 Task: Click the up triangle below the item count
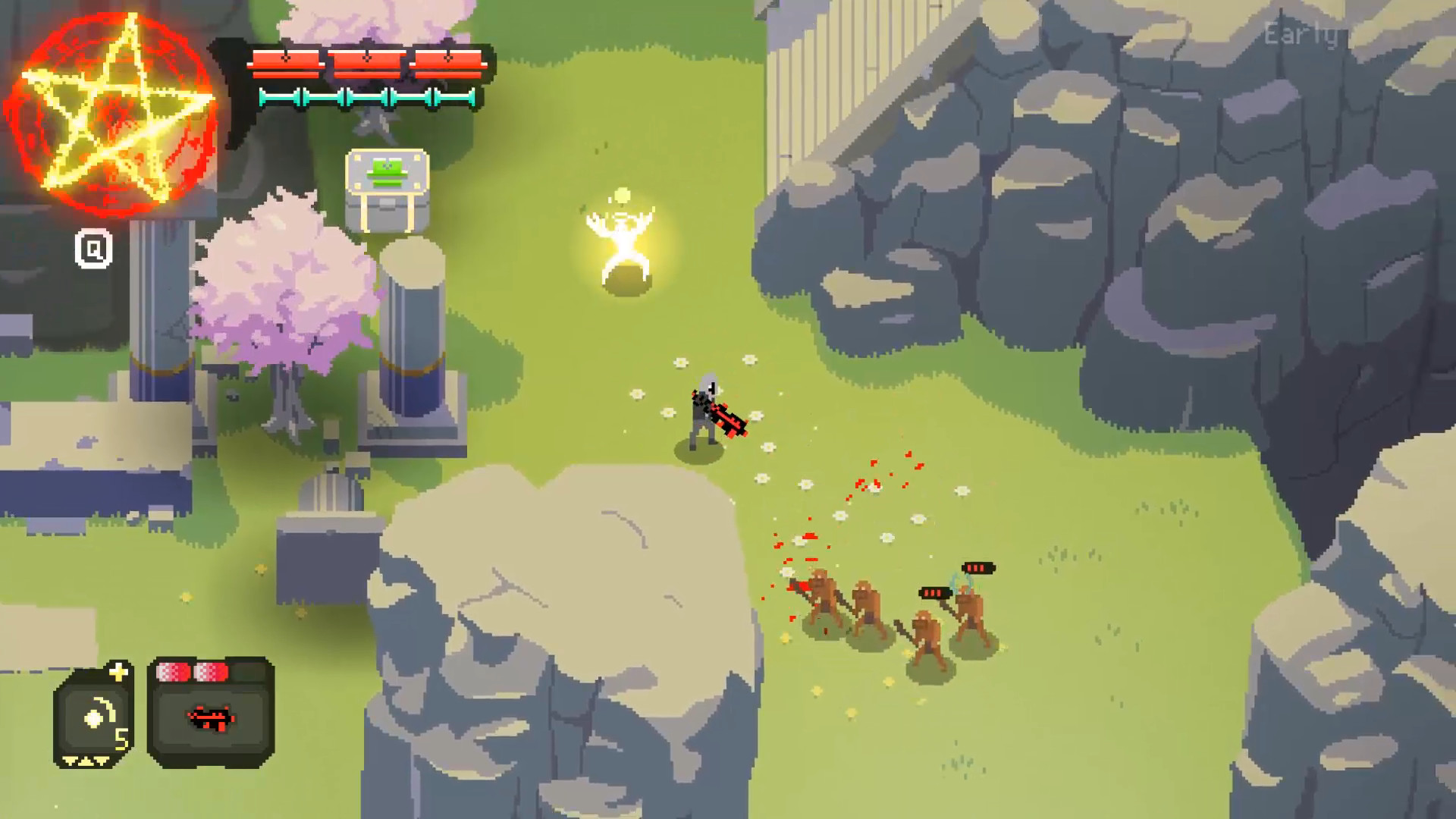click(85, 761)
